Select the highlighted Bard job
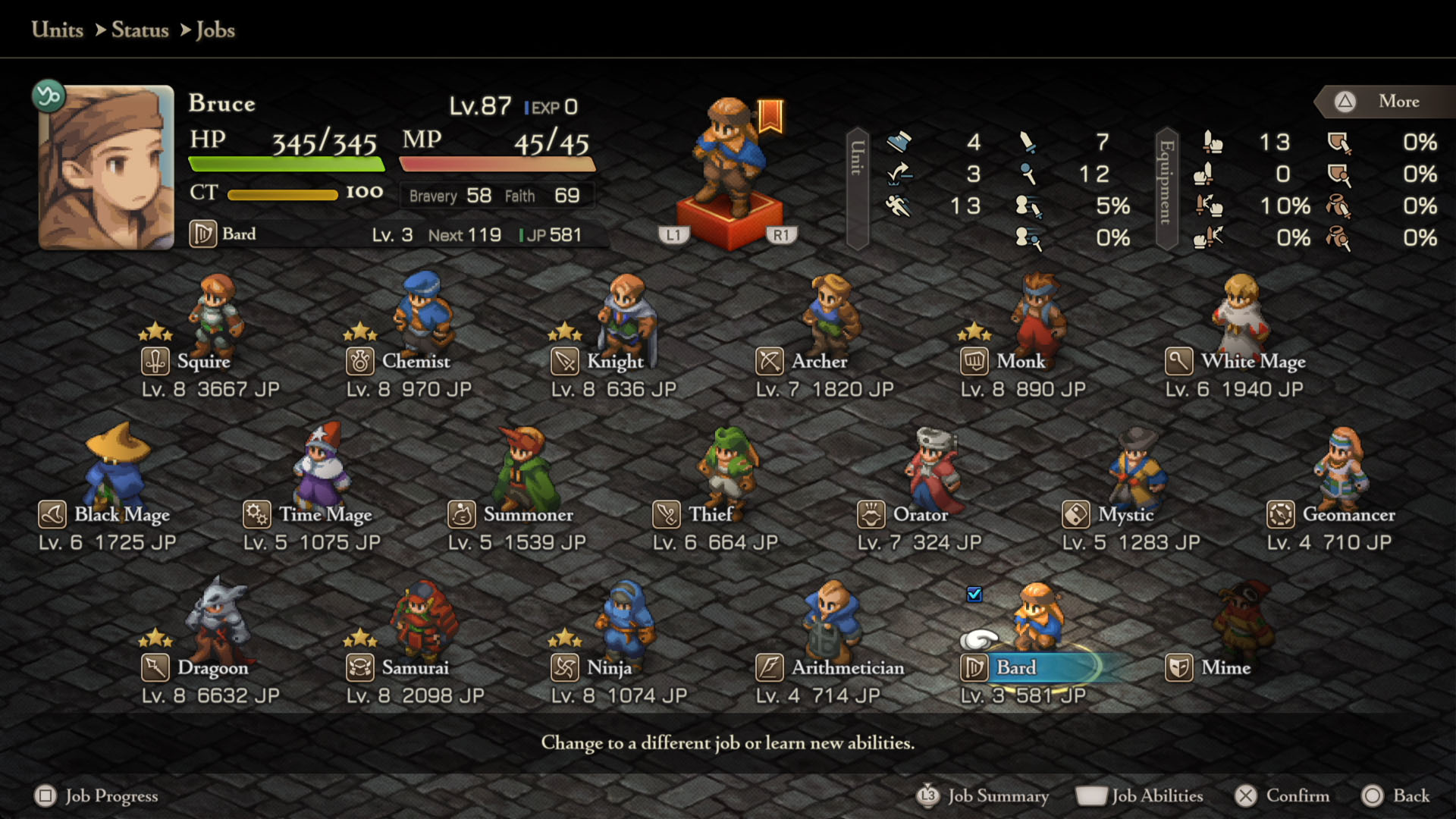This screenshot has width=1456, height=819. (x=1015, y=668)
